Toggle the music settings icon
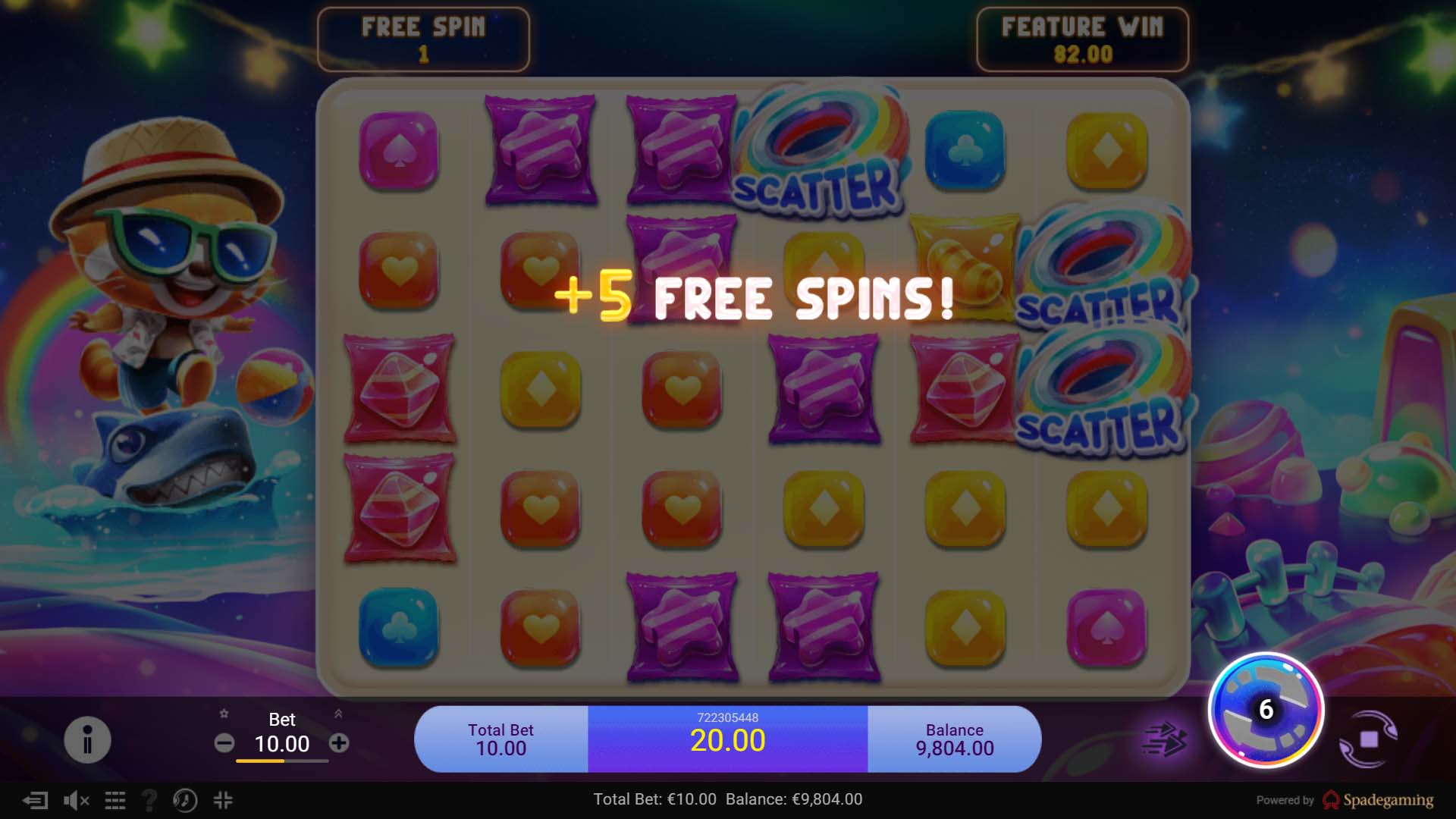This screenshot has height=819, width=1456. (x=184, y=799)
